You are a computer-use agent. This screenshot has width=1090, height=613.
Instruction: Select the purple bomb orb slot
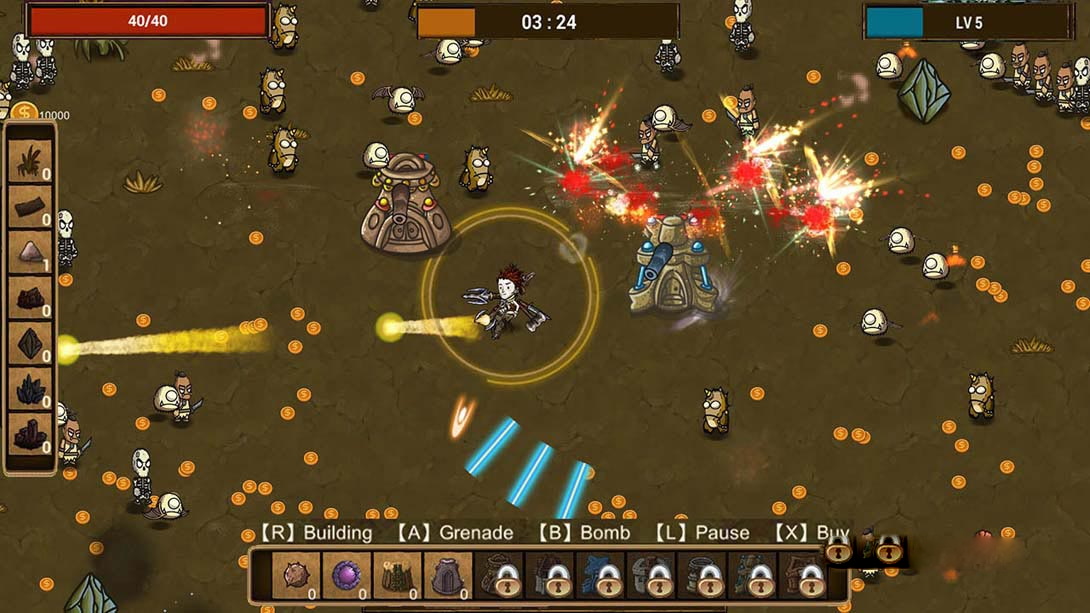pos(347,575)
